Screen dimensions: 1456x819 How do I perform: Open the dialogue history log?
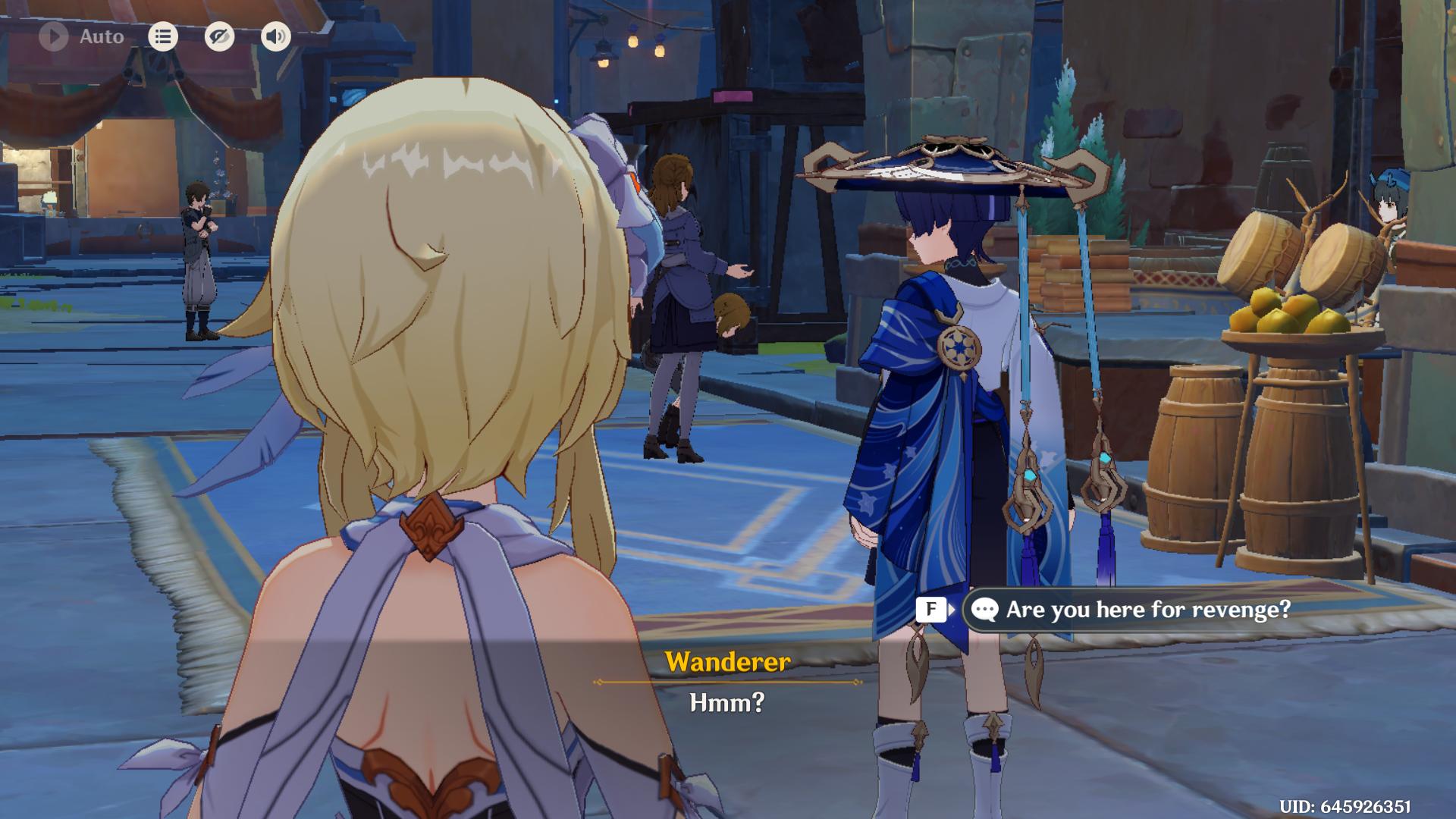(x=163, y=36)
